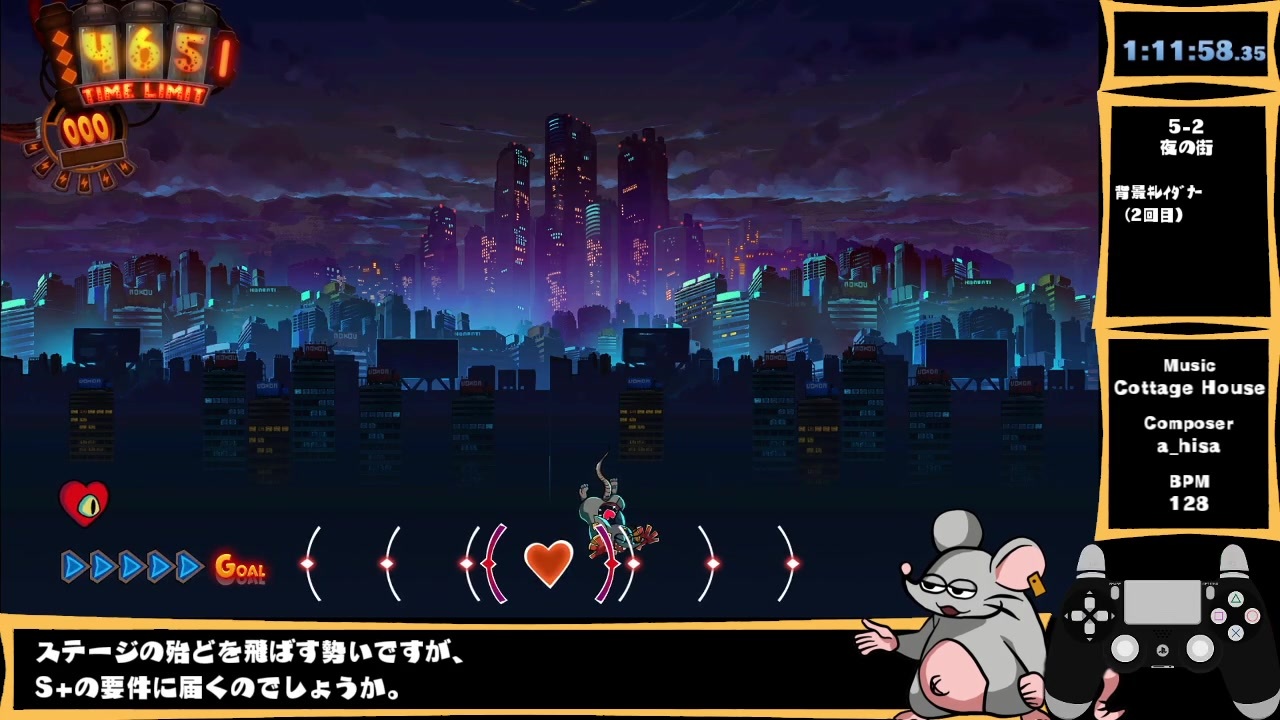Click the Circle button on the controller overlay
This screenshot has height=720, width=1280.
[x=1251, y=614]
